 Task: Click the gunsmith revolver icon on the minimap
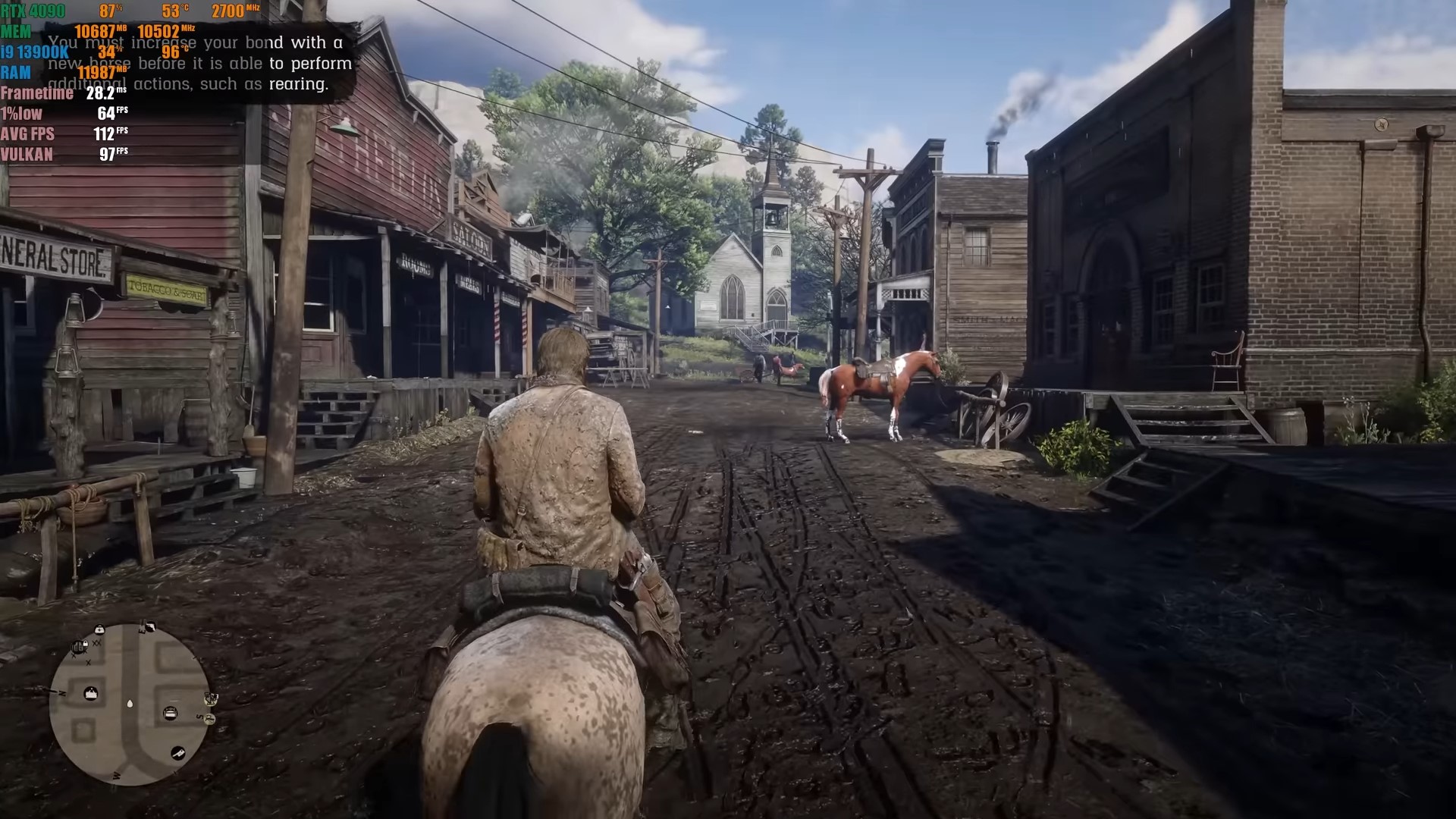click(150, 627)
